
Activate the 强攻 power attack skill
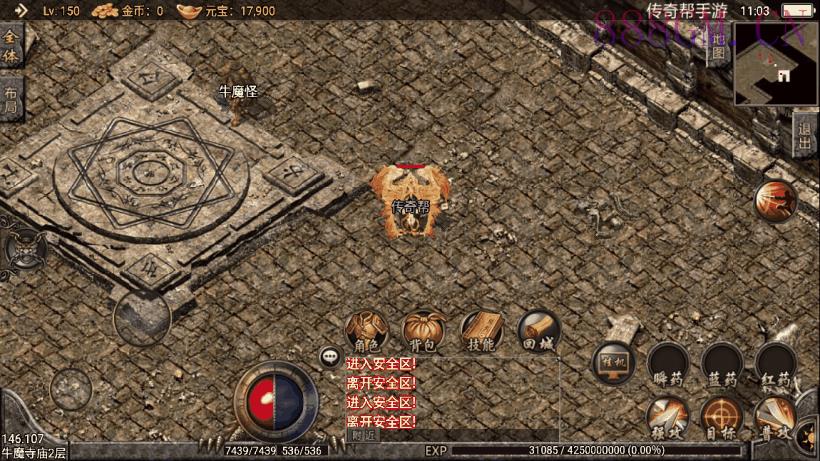(x=666, y=418)
